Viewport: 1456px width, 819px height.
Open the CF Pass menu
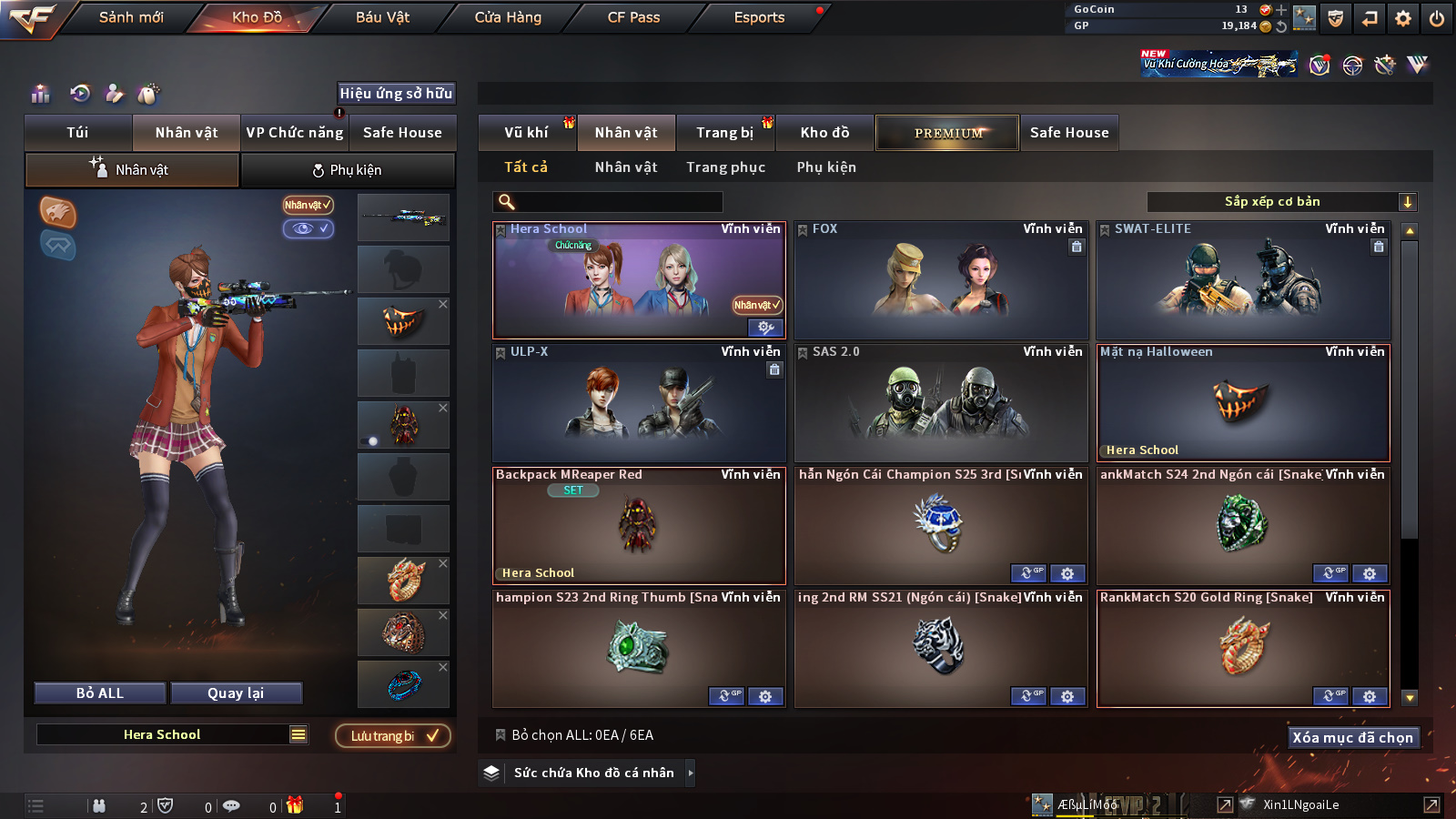(633, 17)
